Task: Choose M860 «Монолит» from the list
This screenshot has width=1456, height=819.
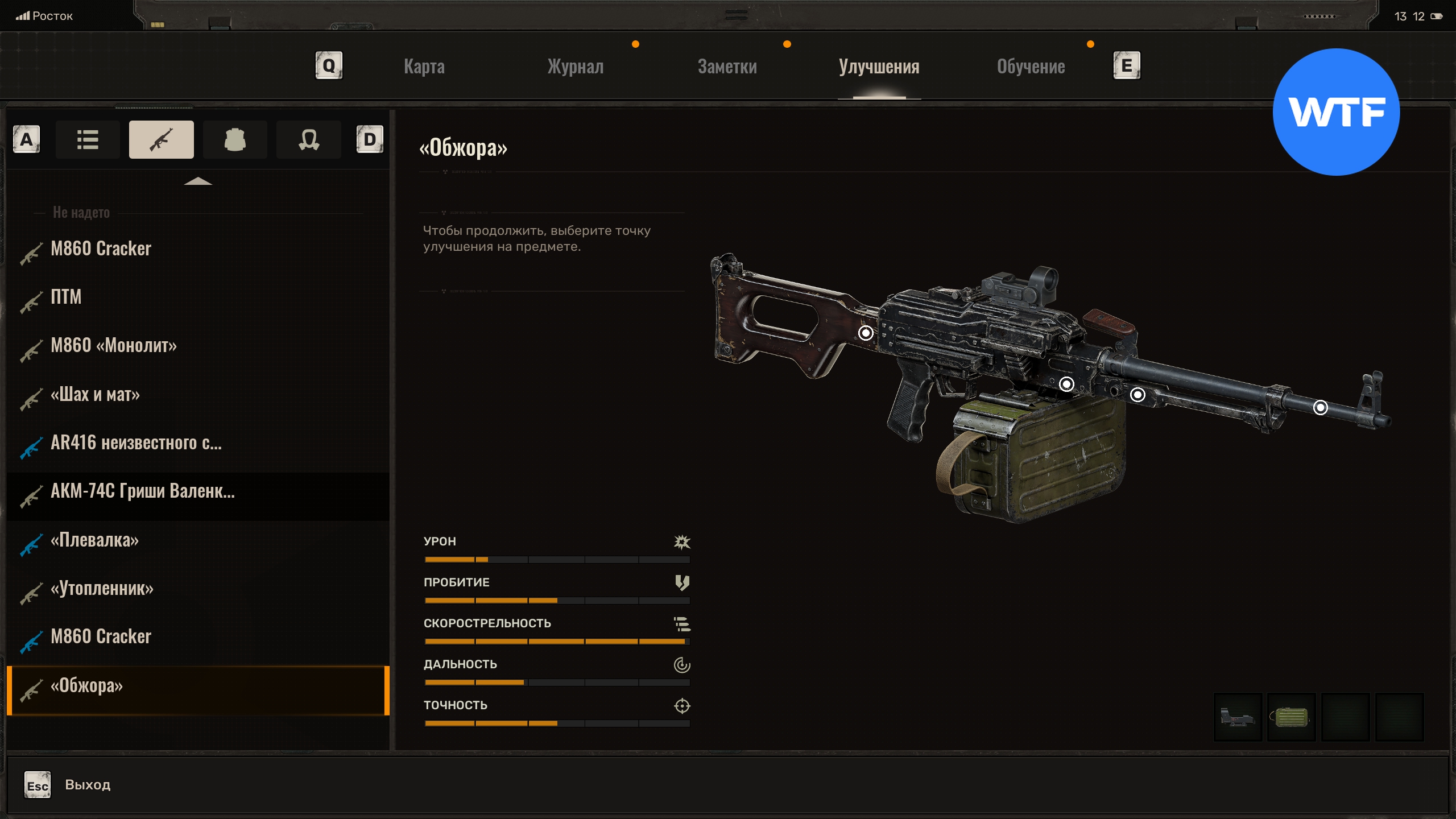Action: (x=114, y=345)
